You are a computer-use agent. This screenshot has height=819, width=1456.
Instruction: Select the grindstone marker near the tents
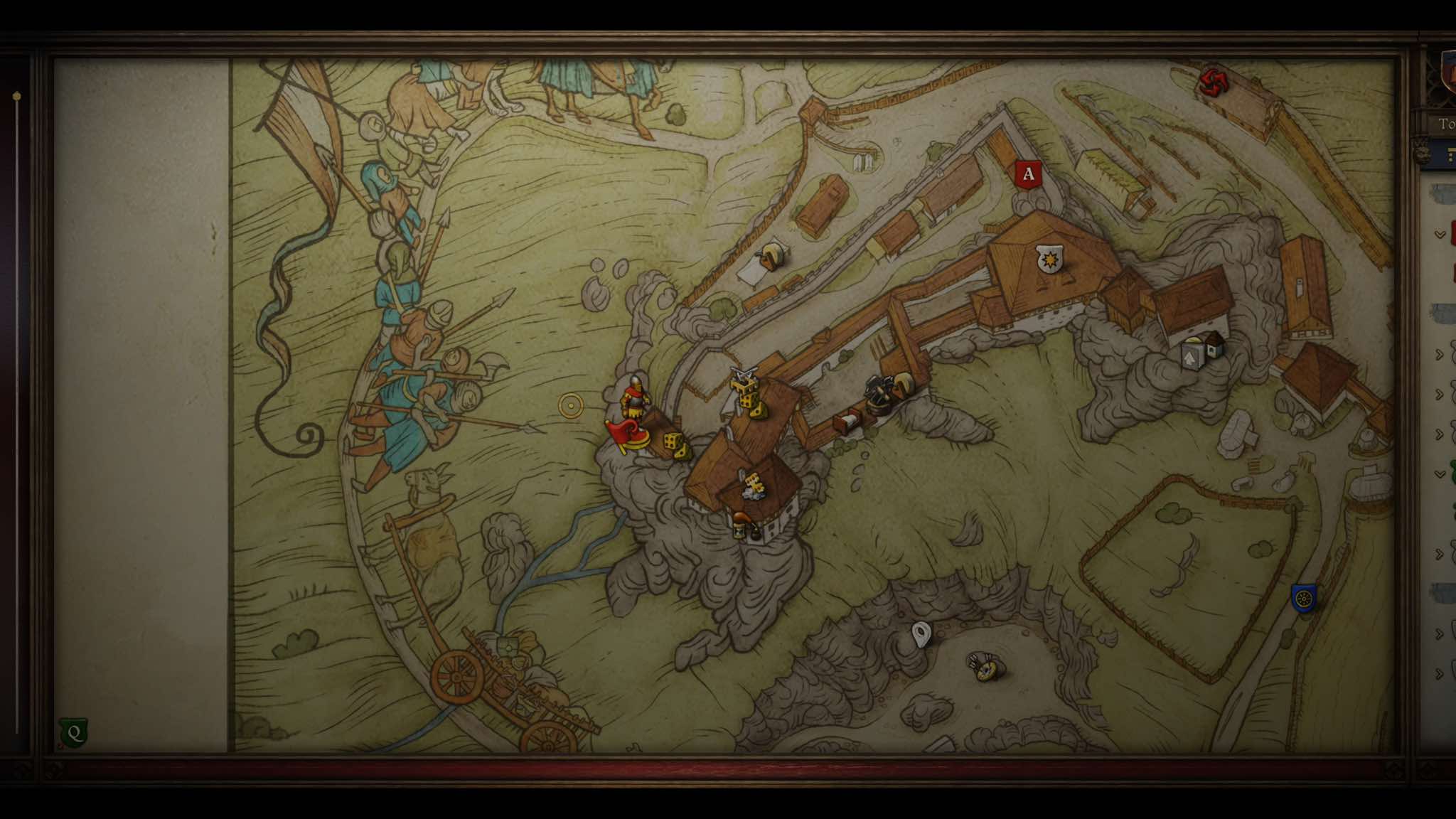pyautogui.click(x=771, y=255)
